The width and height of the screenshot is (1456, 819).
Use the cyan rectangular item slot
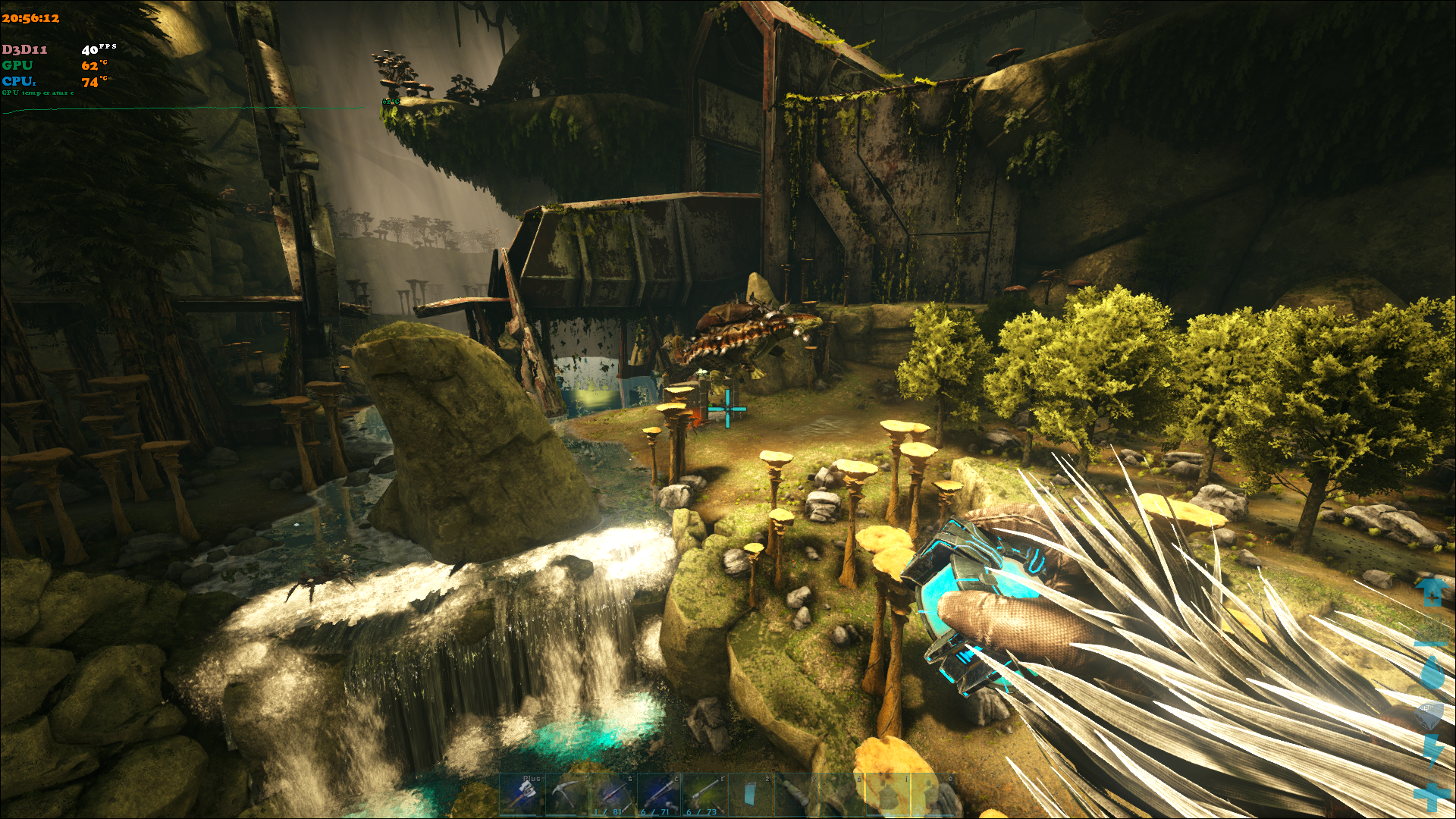pyautogui.click(x=750, y=794)
